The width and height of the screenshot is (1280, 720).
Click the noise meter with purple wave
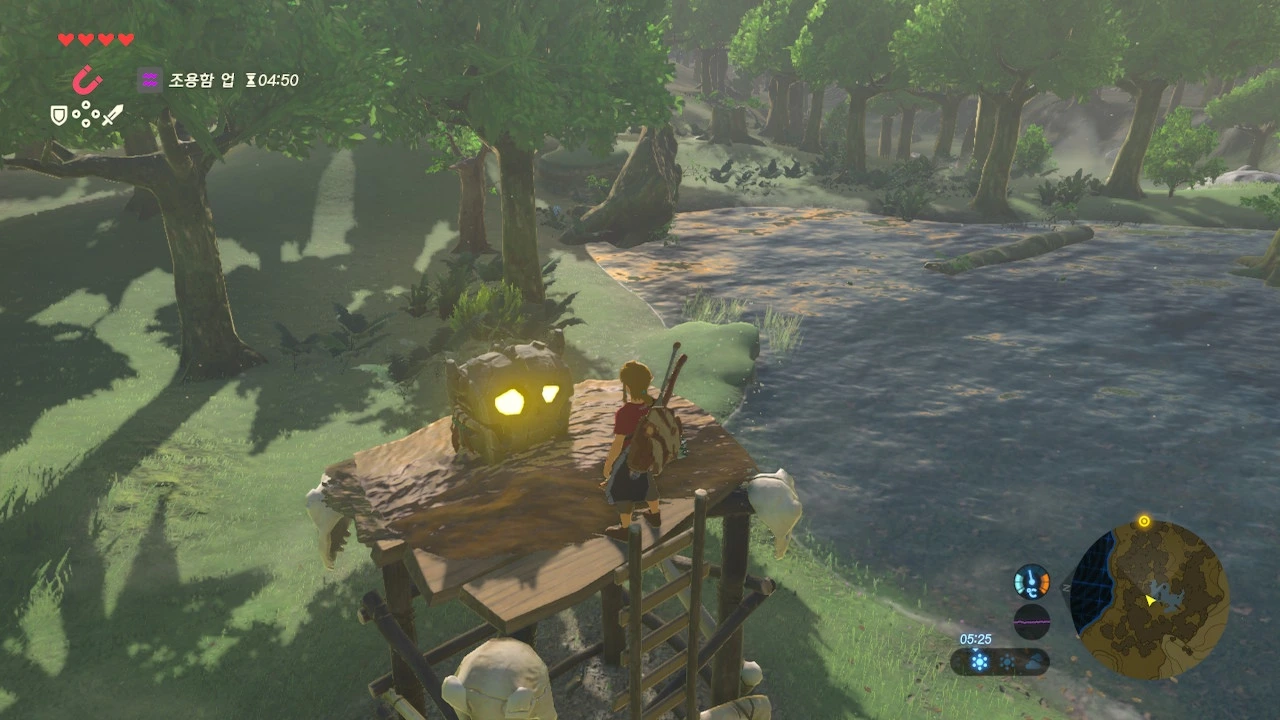point(1031,621)
